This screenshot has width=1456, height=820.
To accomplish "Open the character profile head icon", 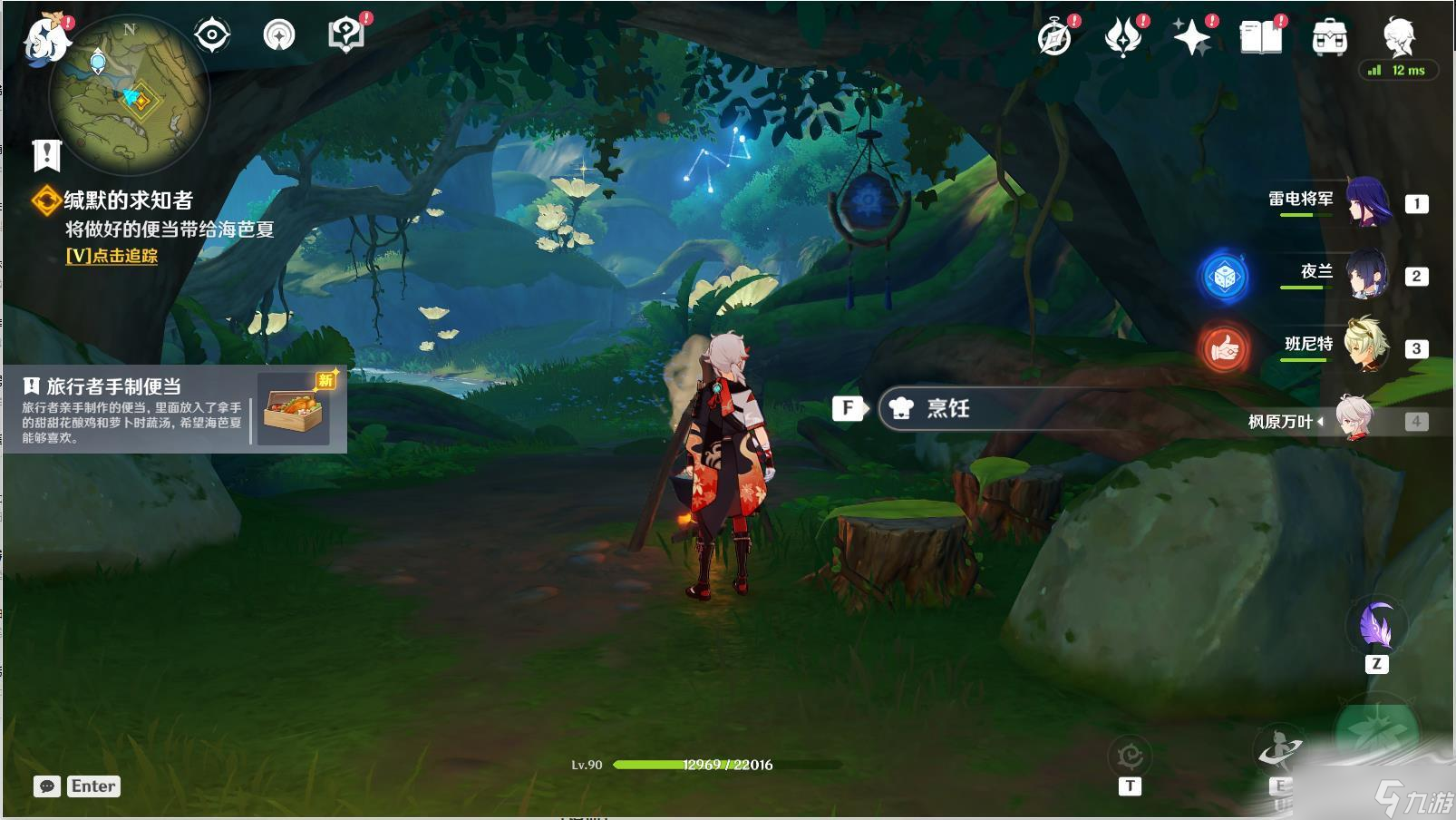I will tap(1399, 36).
